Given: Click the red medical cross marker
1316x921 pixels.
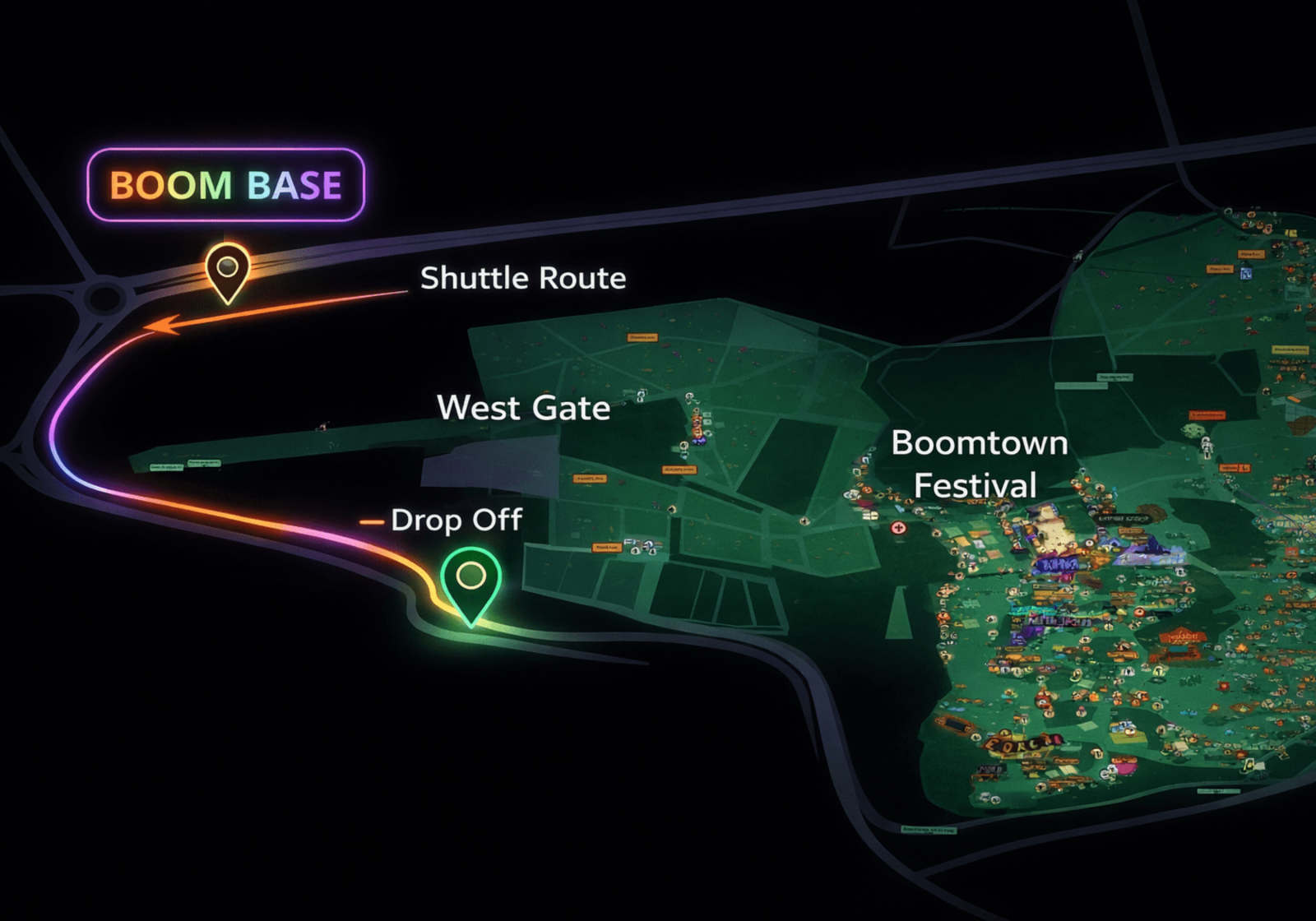Looking at the screenshot, I should [x=898, y=528].
